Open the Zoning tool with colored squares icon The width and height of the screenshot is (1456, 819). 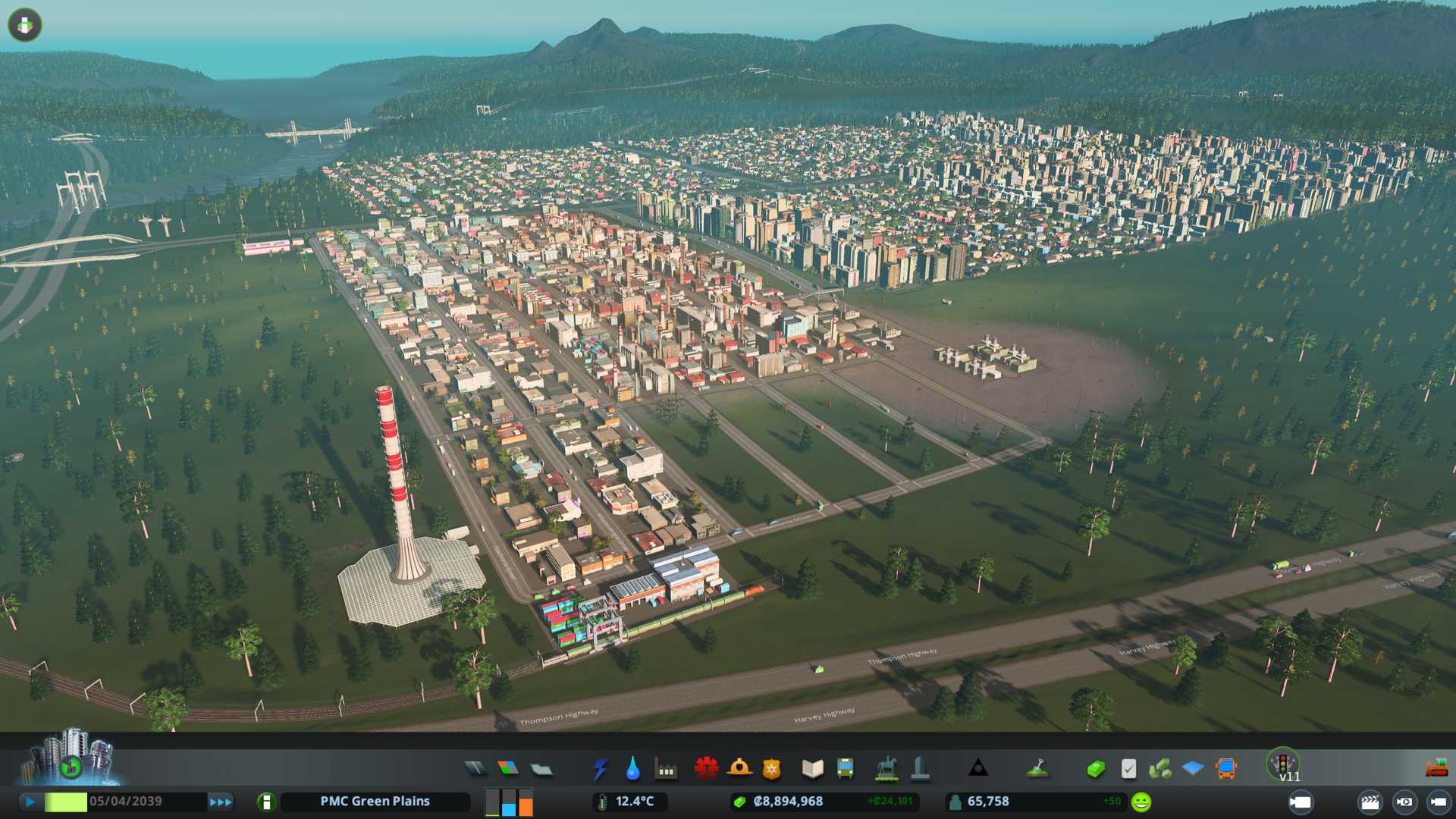pos(508,769)
